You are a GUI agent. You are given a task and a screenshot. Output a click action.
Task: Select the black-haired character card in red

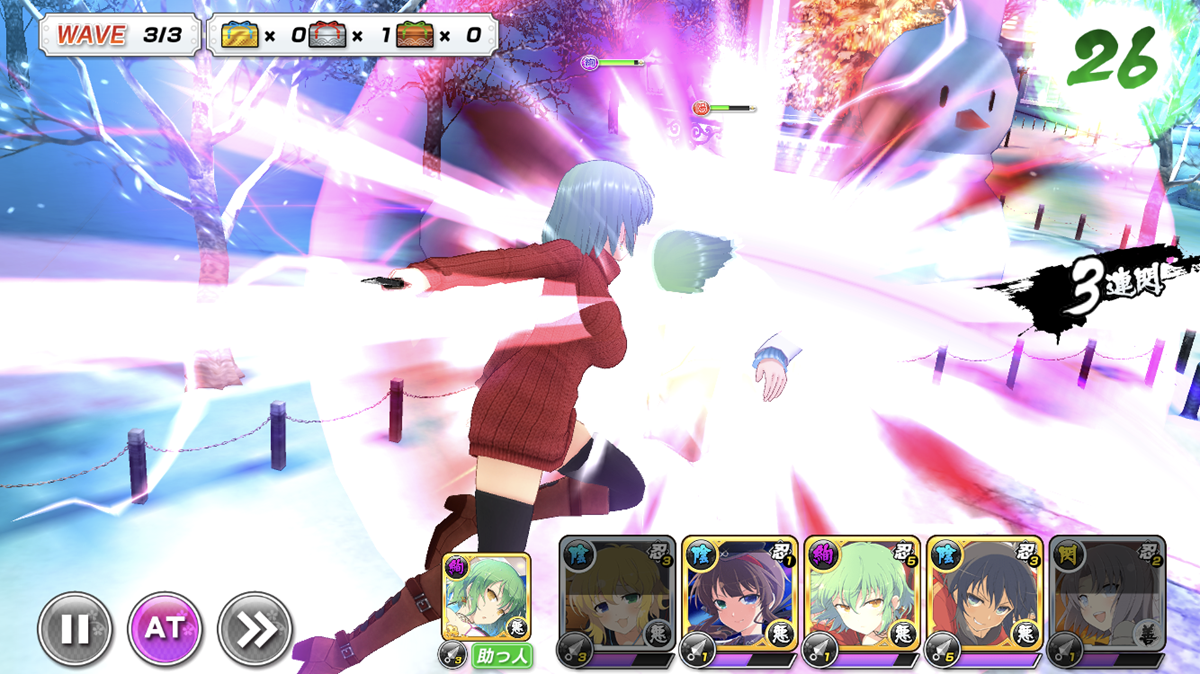[984, 597]
